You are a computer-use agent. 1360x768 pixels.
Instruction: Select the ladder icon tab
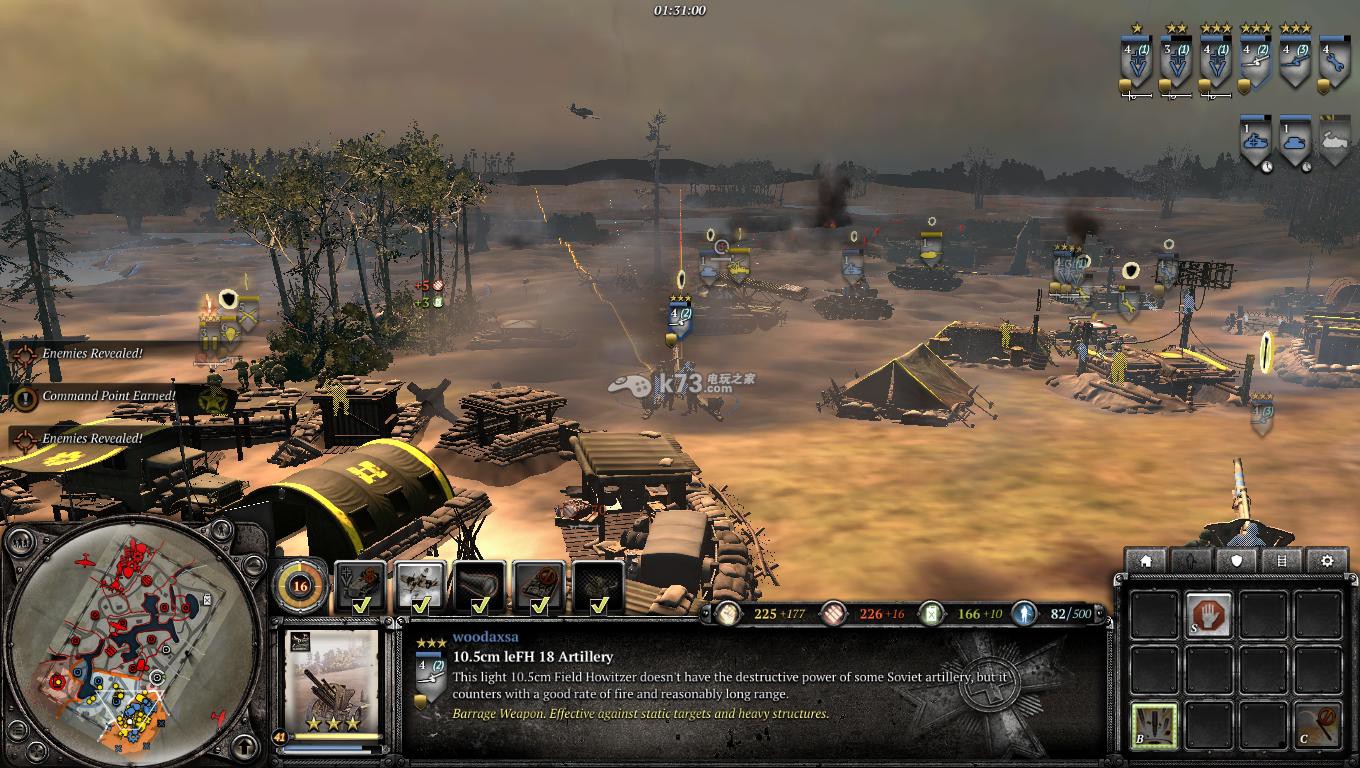(1282, 561)
